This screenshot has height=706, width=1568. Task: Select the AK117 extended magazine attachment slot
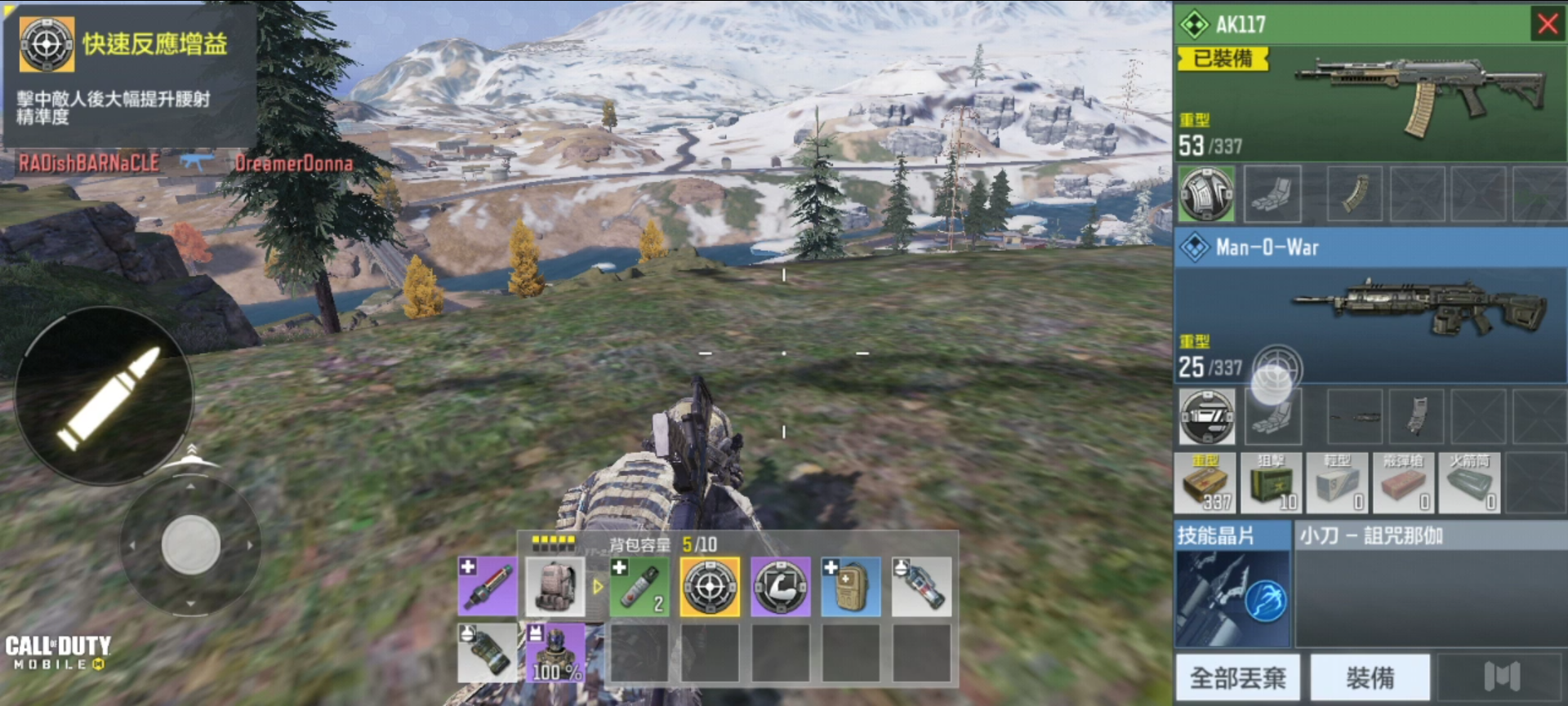click(x=1355, y=194)
